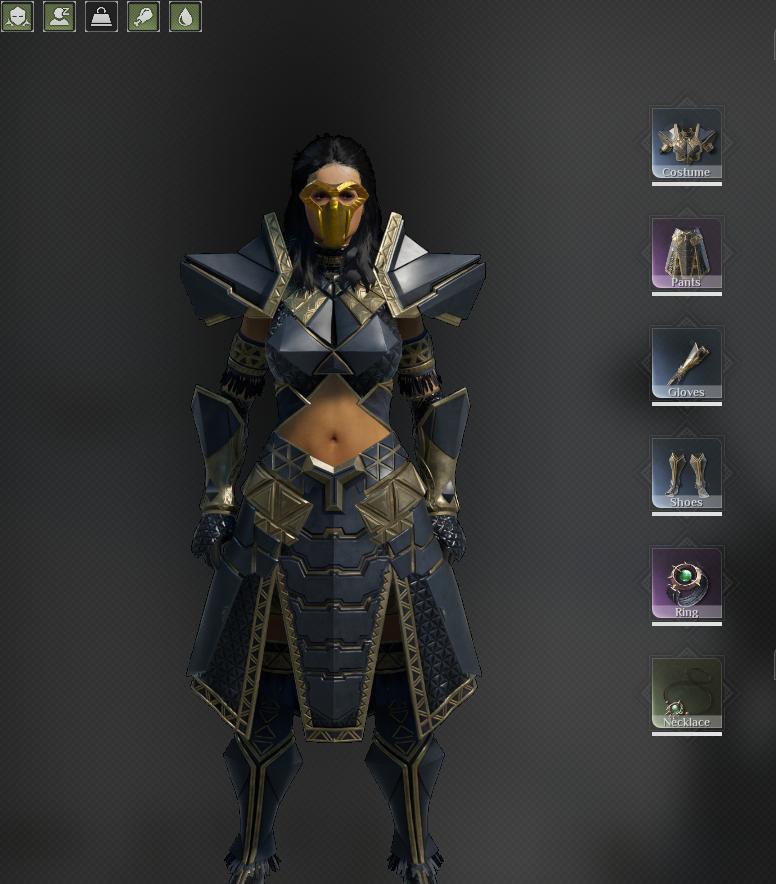Open the Pants equipment slot
The height and width of the screenshot is (884, 776).
coord(686,254)
